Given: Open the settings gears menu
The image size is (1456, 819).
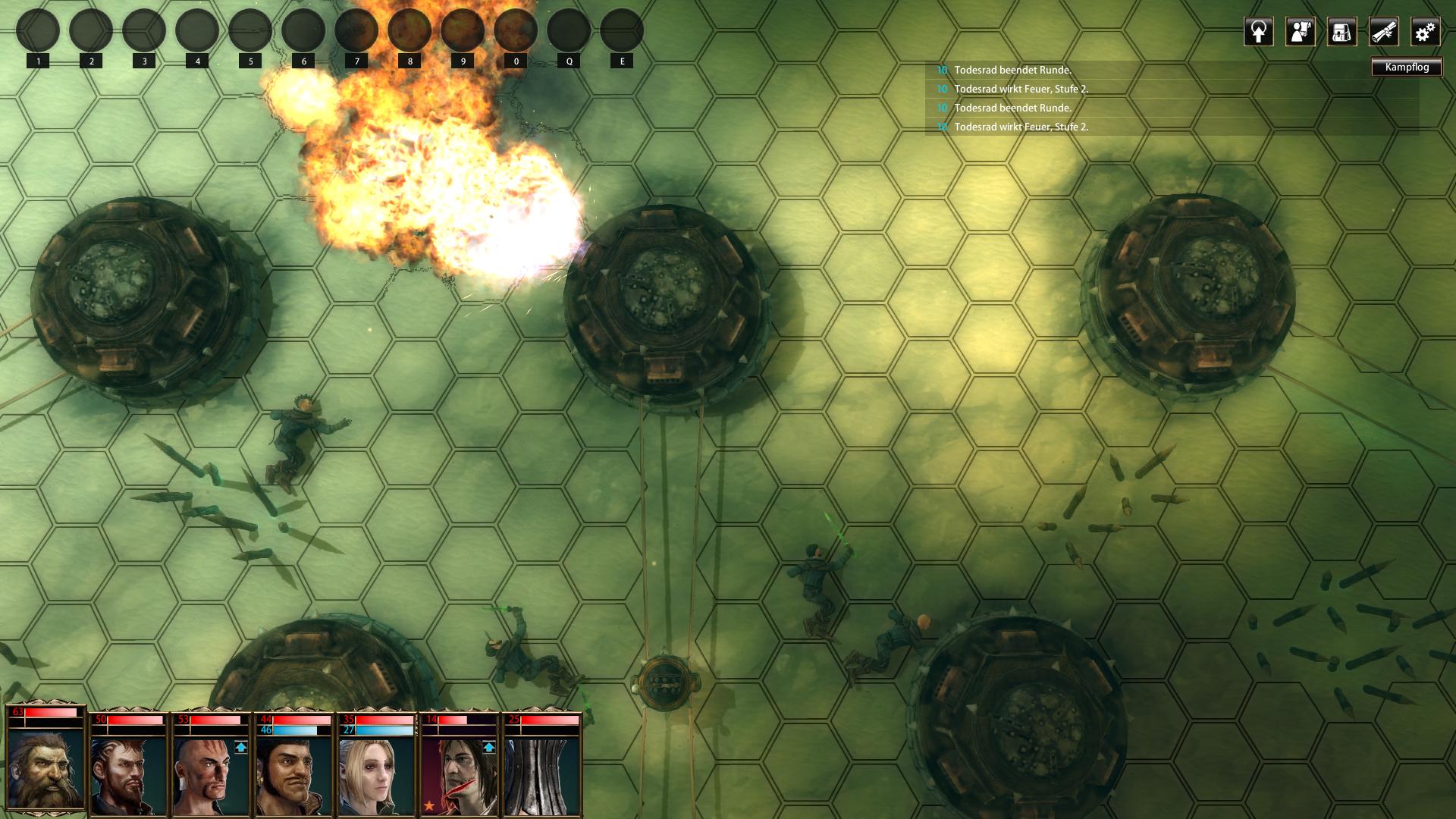Looking at the screenshot, I should click(1425, 32).
